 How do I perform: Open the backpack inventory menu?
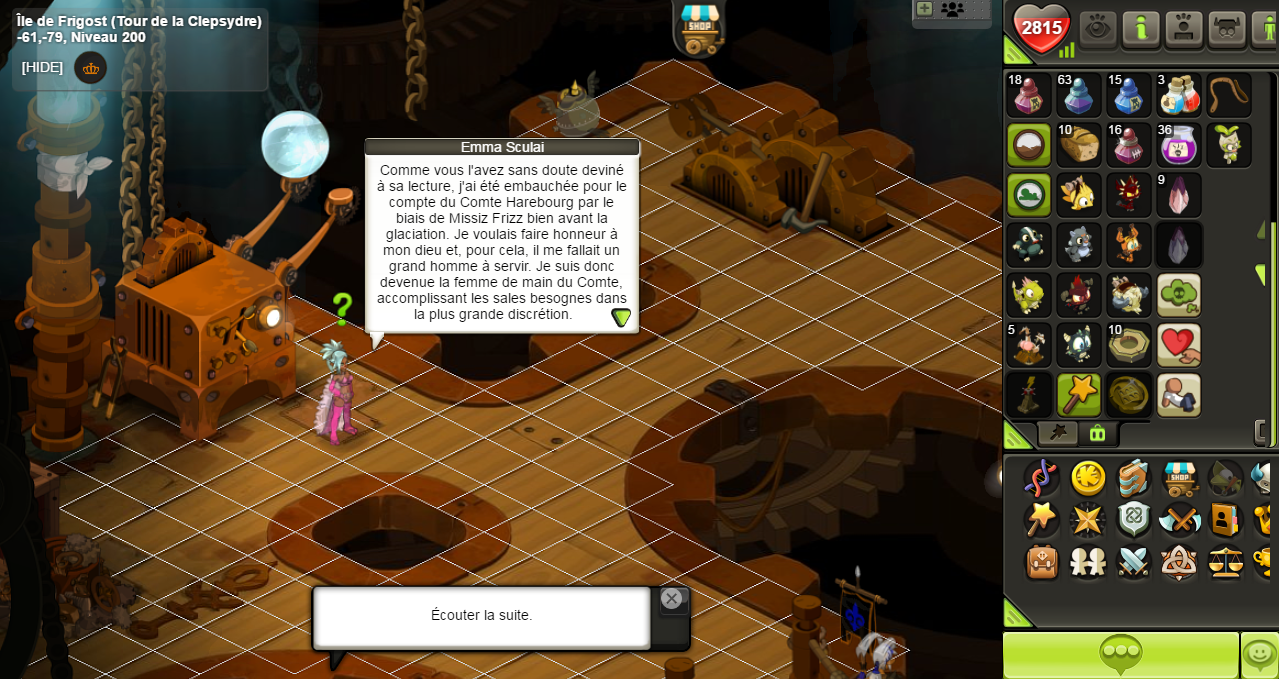click(x=1042, y=561)
